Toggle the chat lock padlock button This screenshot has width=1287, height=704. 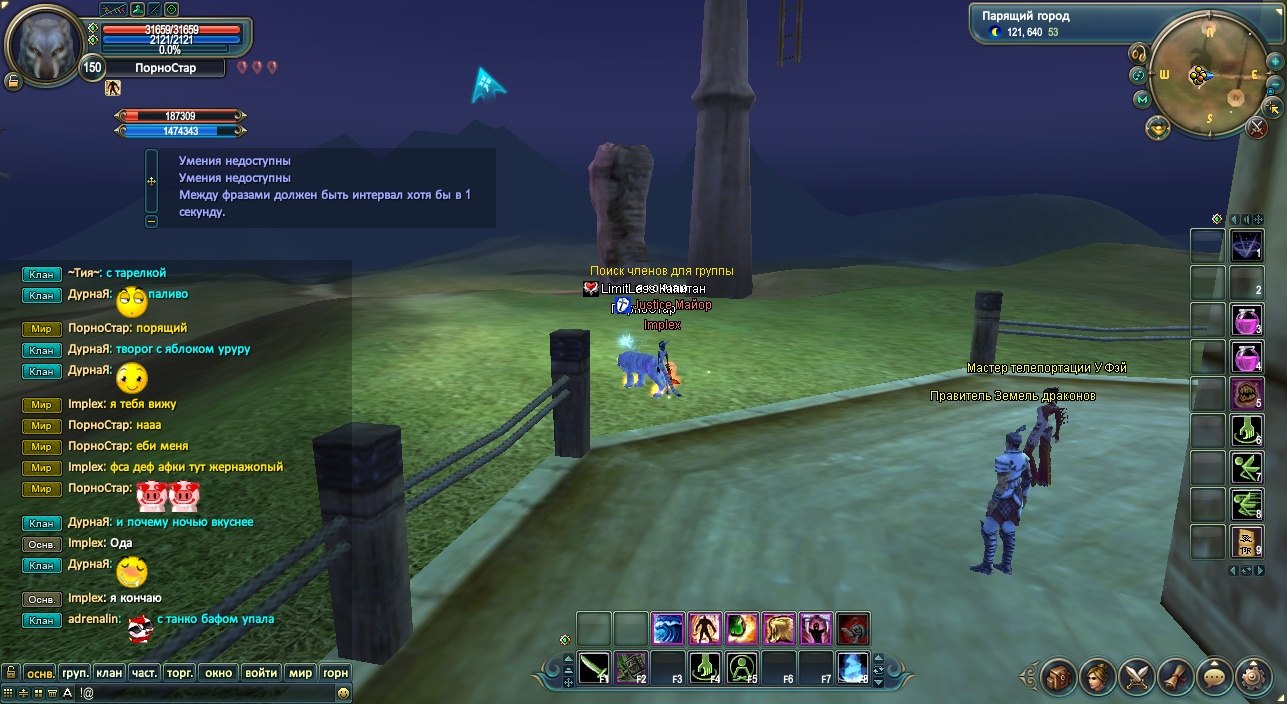[x=11, y=673]
